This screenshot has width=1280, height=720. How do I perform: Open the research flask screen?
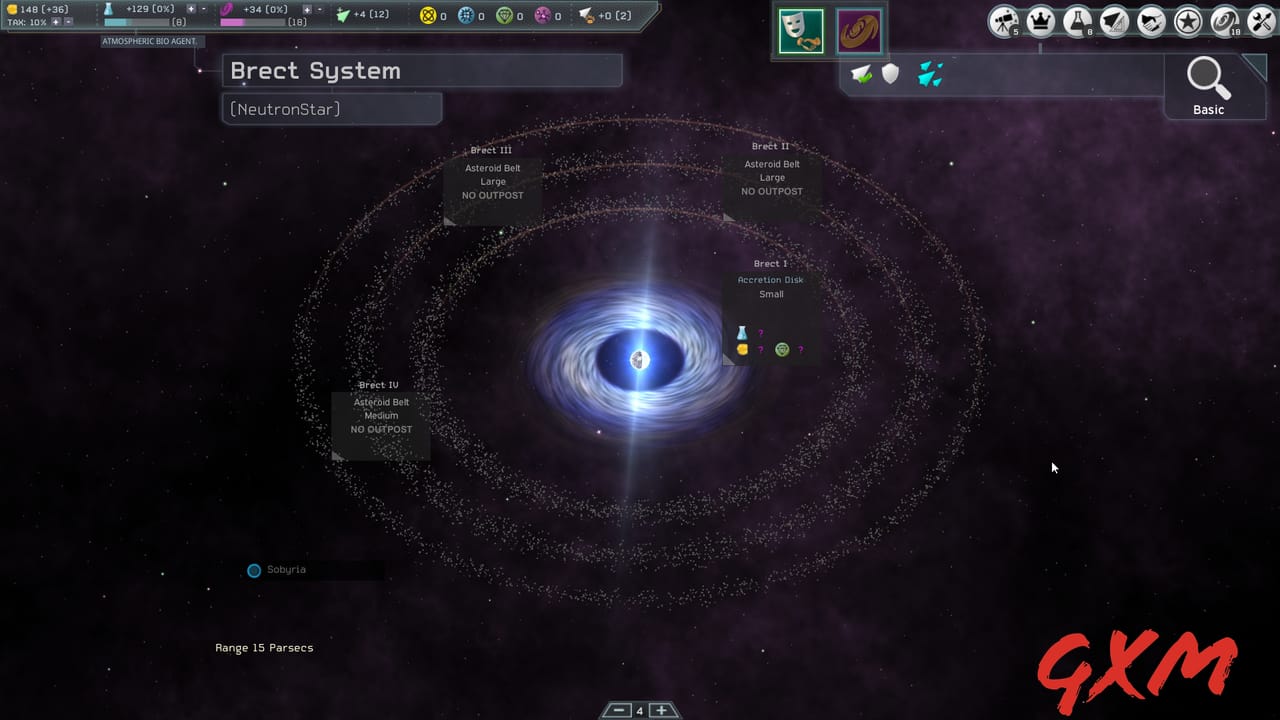(x=1078, y=20)
